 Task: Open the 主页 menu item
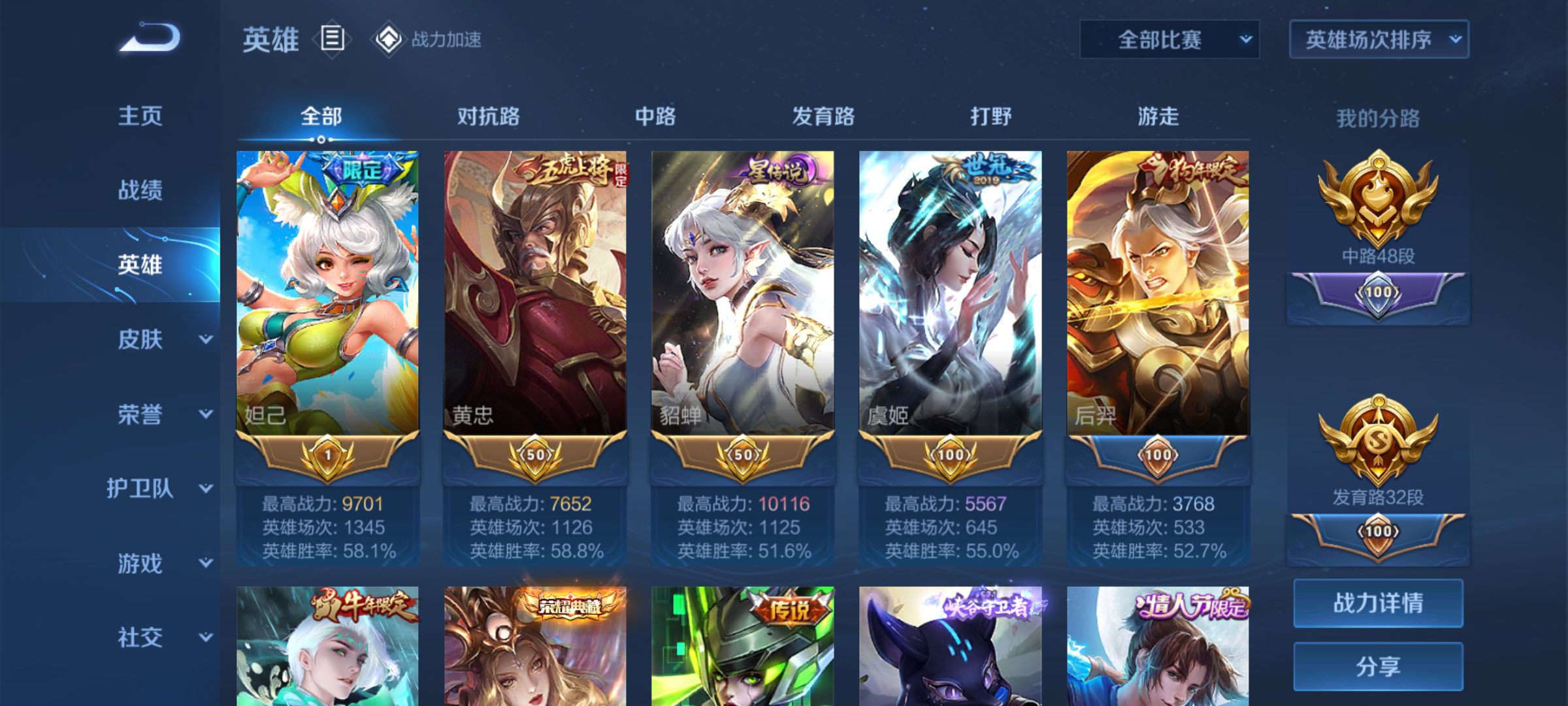point(139,116)
